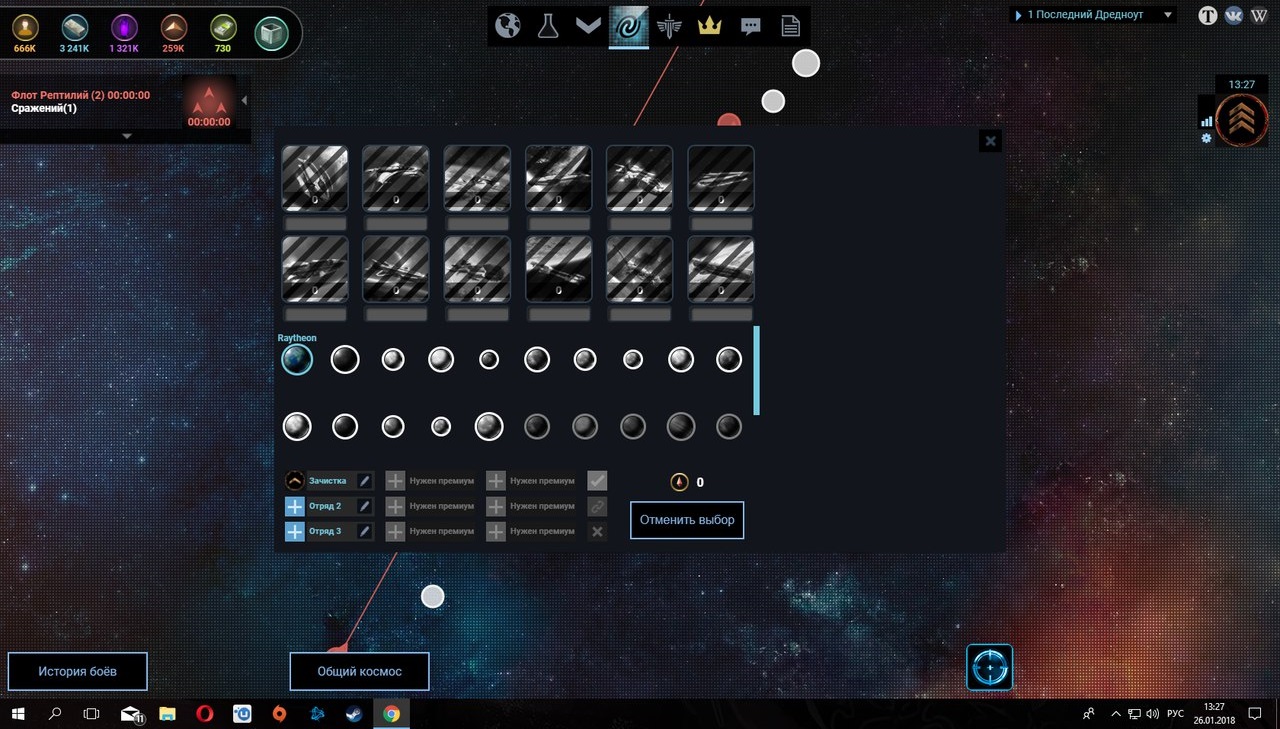Open settings via the gear icon
The width and height of the screenshot is (1280, 729).
pyautogui.click(x=1206, y=138)
